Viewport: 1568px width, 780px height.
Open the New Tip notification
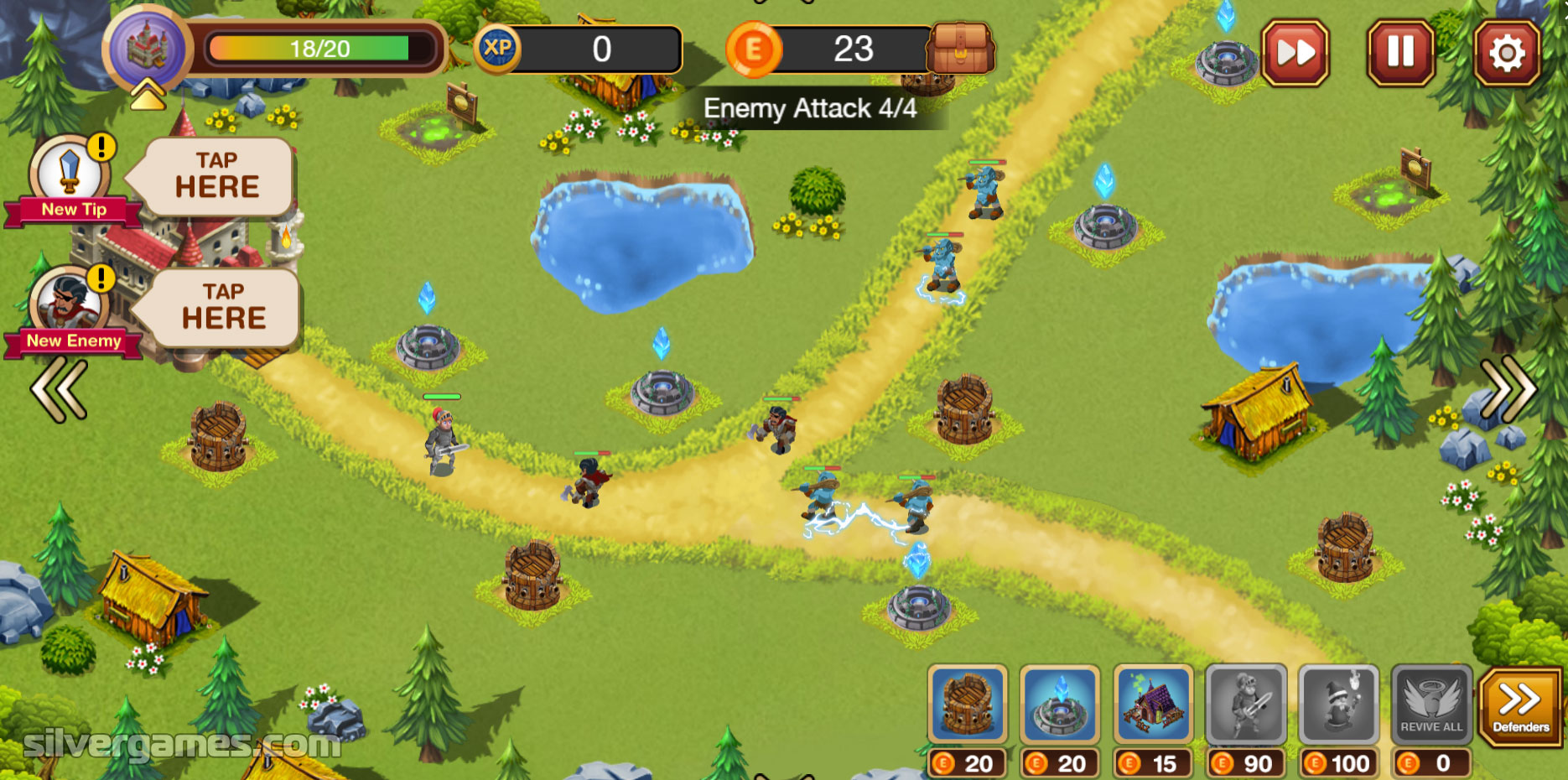point(71,178)
